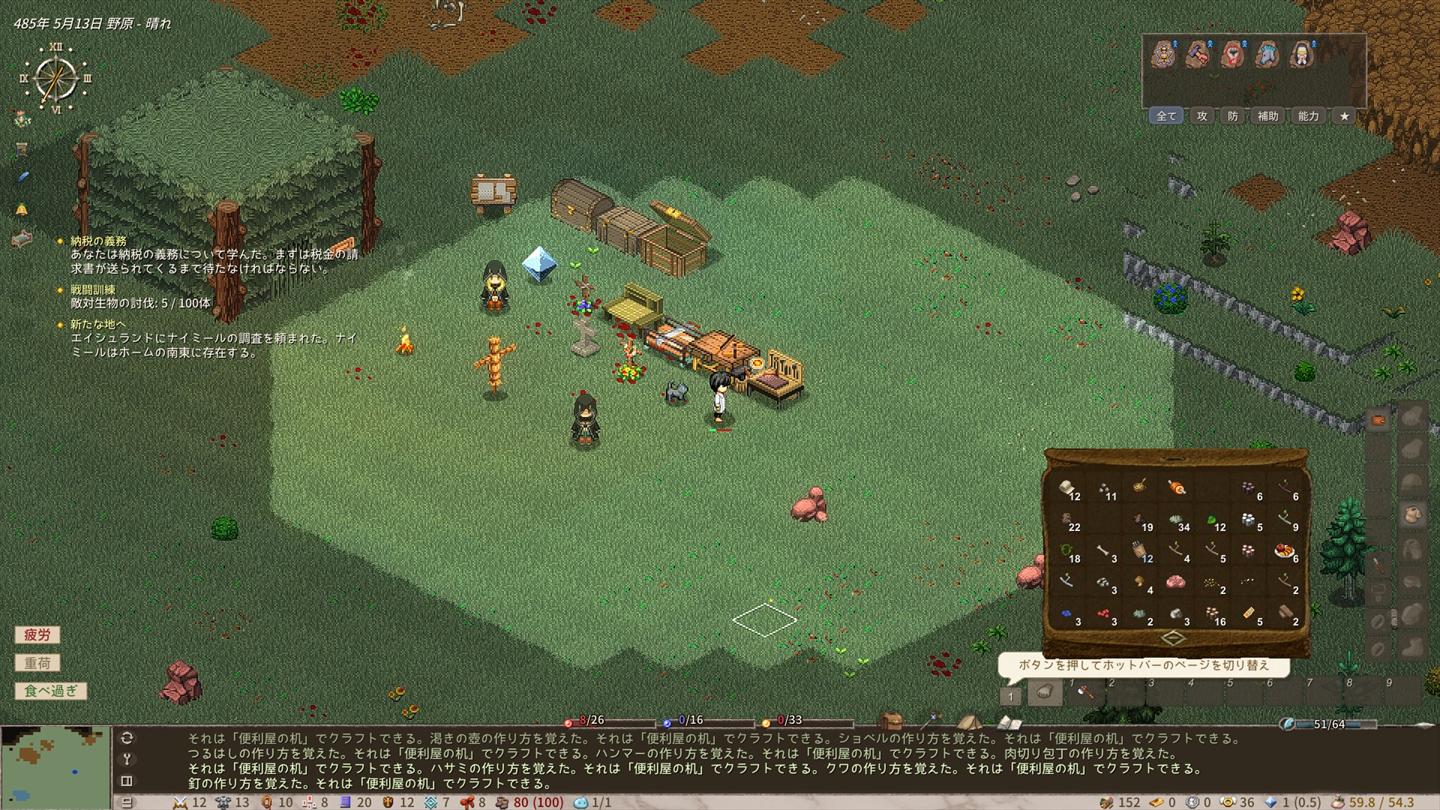Toggle hotbar page with the "1" page button

click(1011, 695)
